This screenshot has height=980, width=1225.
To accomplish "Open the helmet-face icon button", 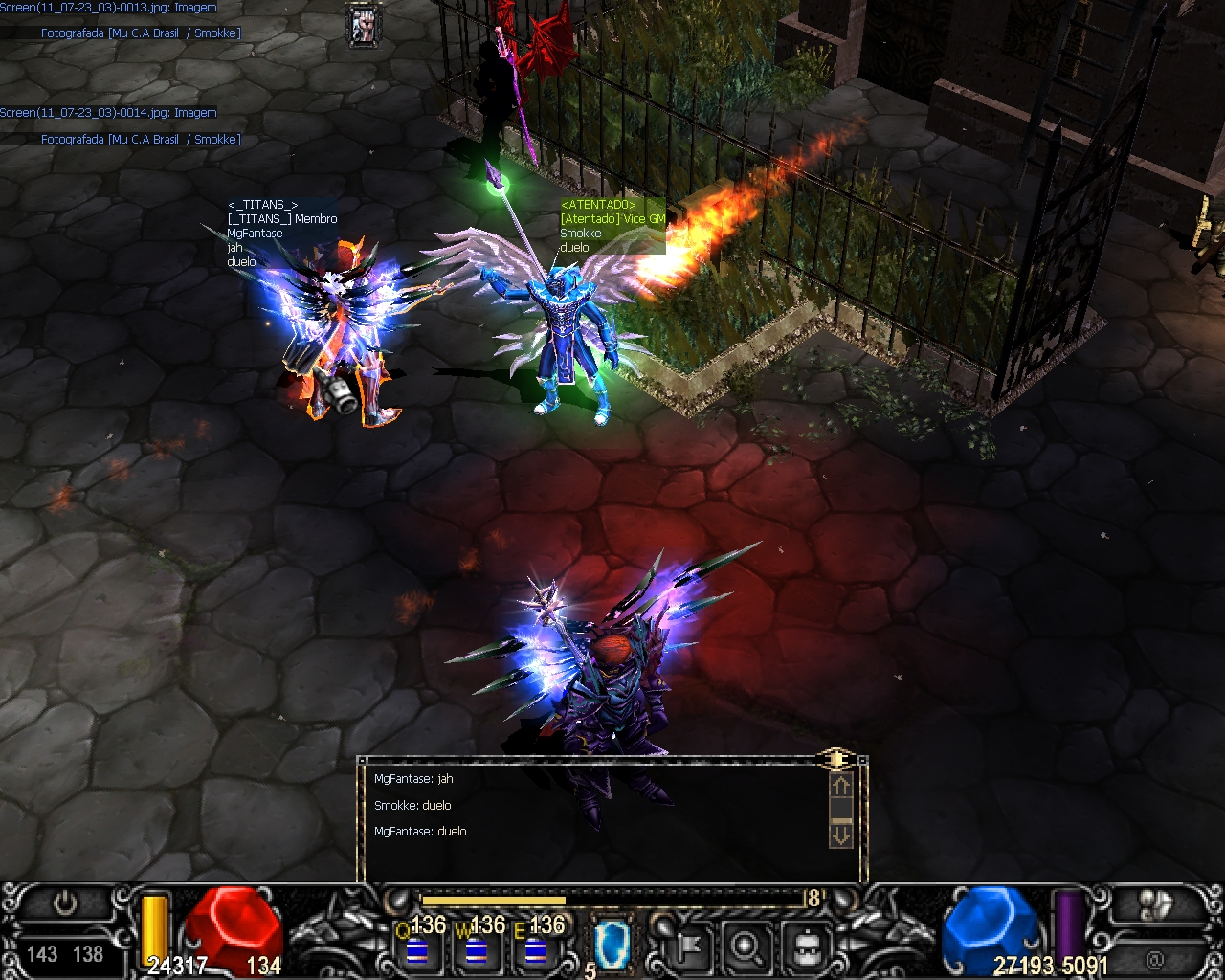I will (806, 947).
